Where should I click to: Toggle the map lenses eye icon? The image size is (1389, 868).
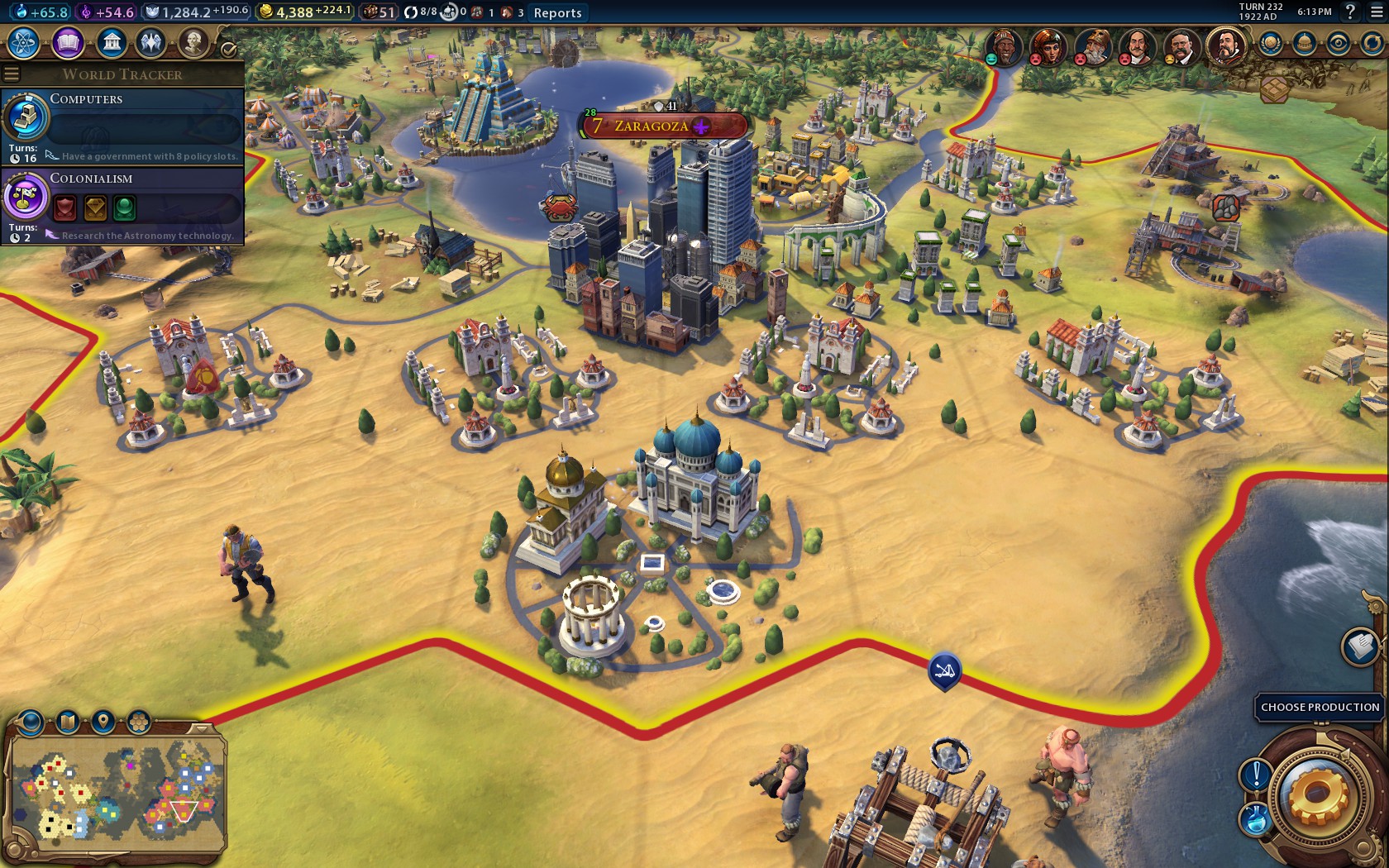1338,41
